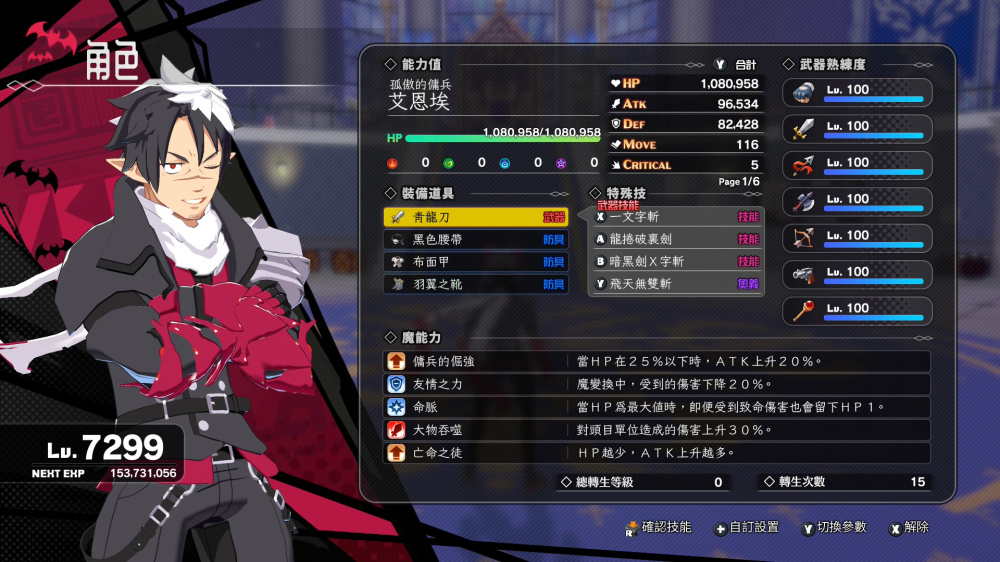Pick the 飛天無雙斬 special skill
Viewport: 1000px width, 562px height.
click(677, 284)
